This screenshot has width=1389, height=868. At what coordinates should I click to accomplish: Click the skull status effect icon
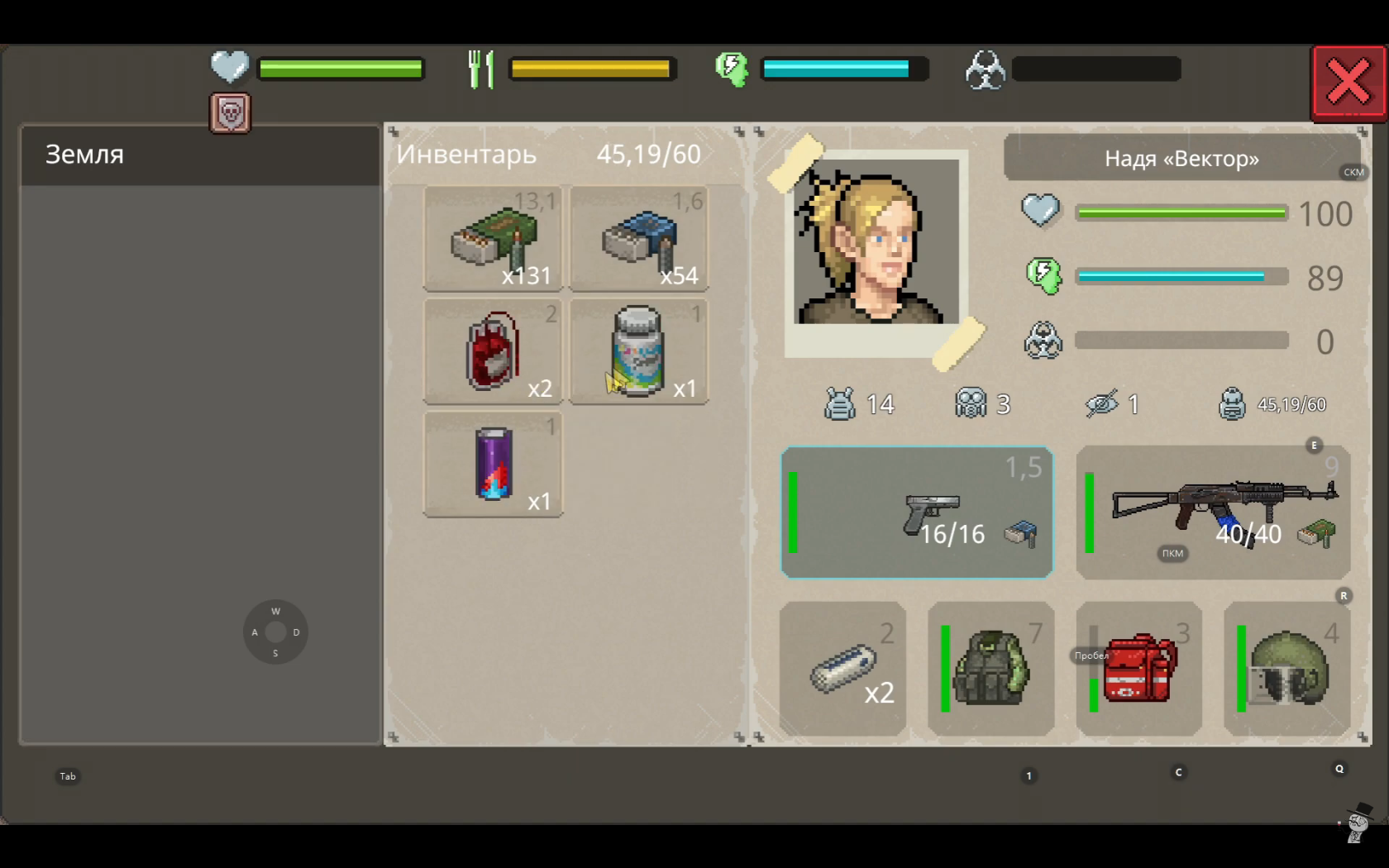coord(231,113)
